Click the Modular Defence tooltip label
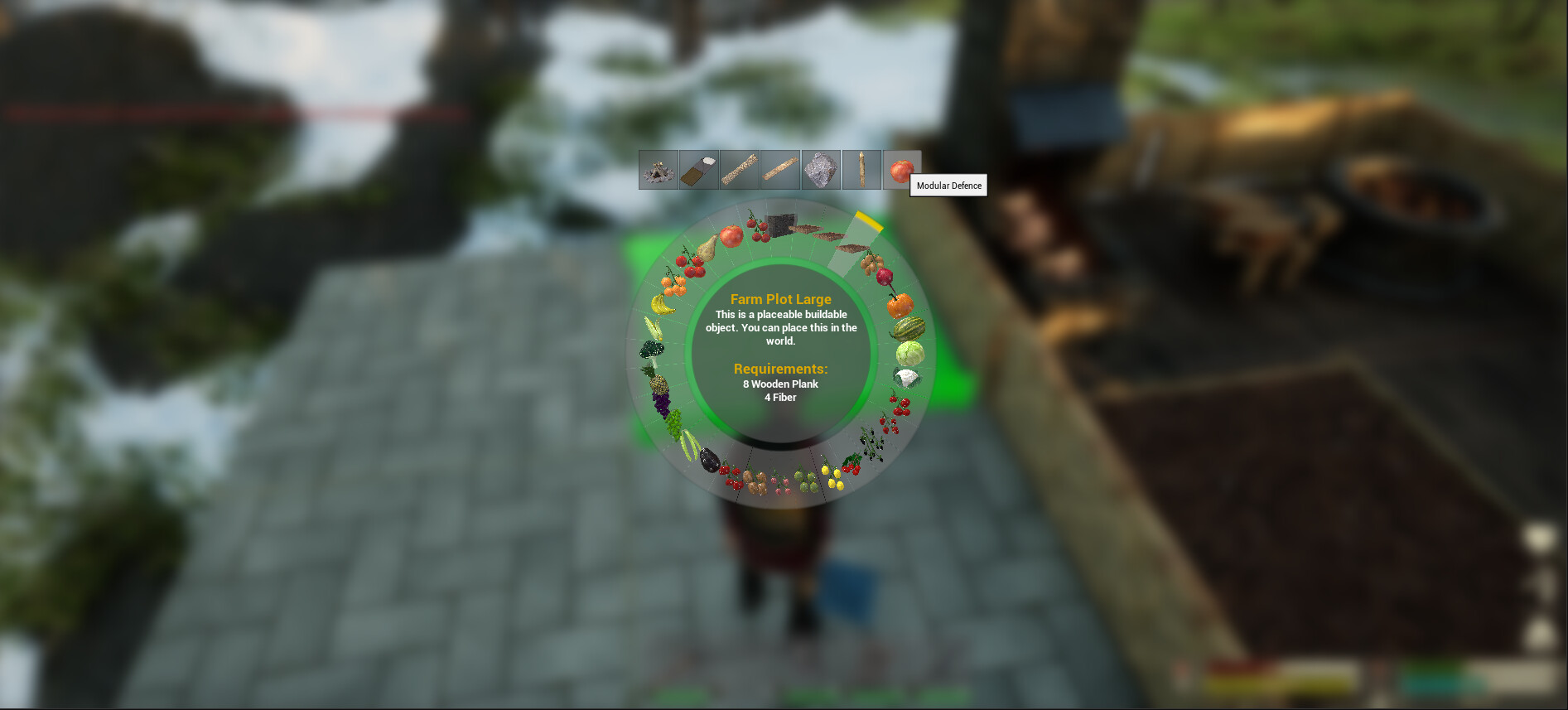This screenshot has height=710, width=1568. [x=948, y=186]
